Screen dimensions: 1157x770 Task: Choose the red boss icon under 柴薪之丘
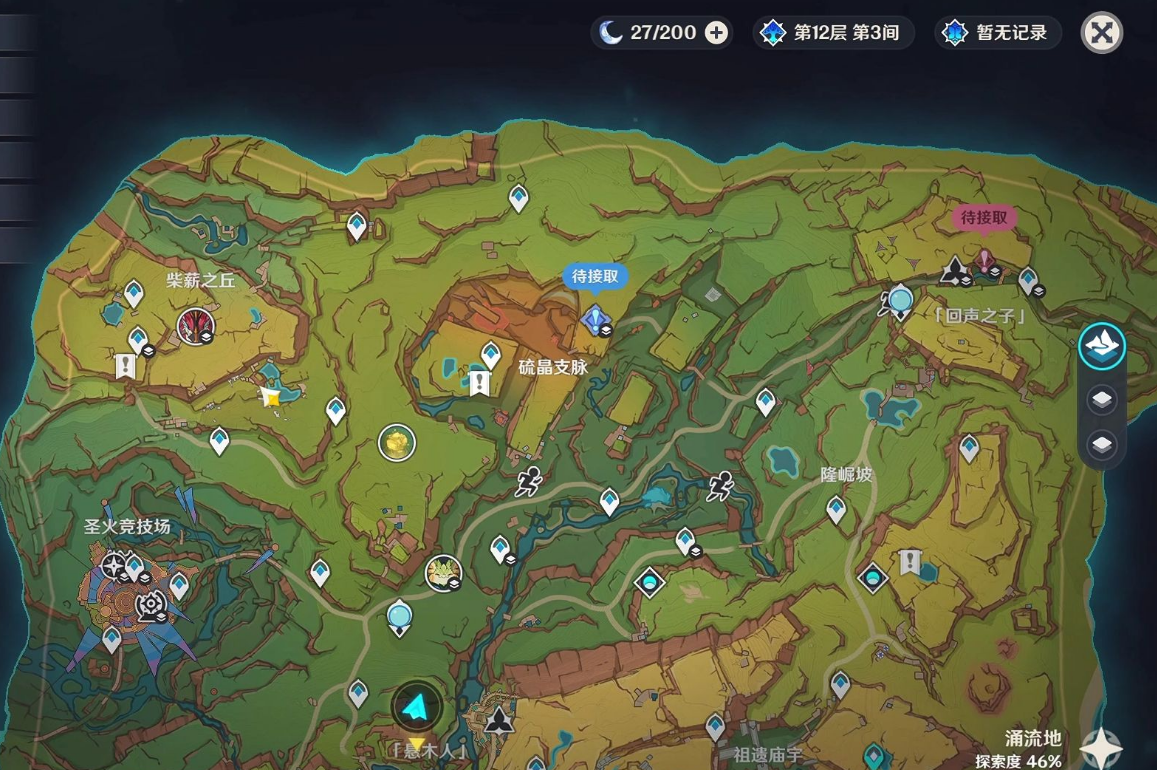coord(195,325)
